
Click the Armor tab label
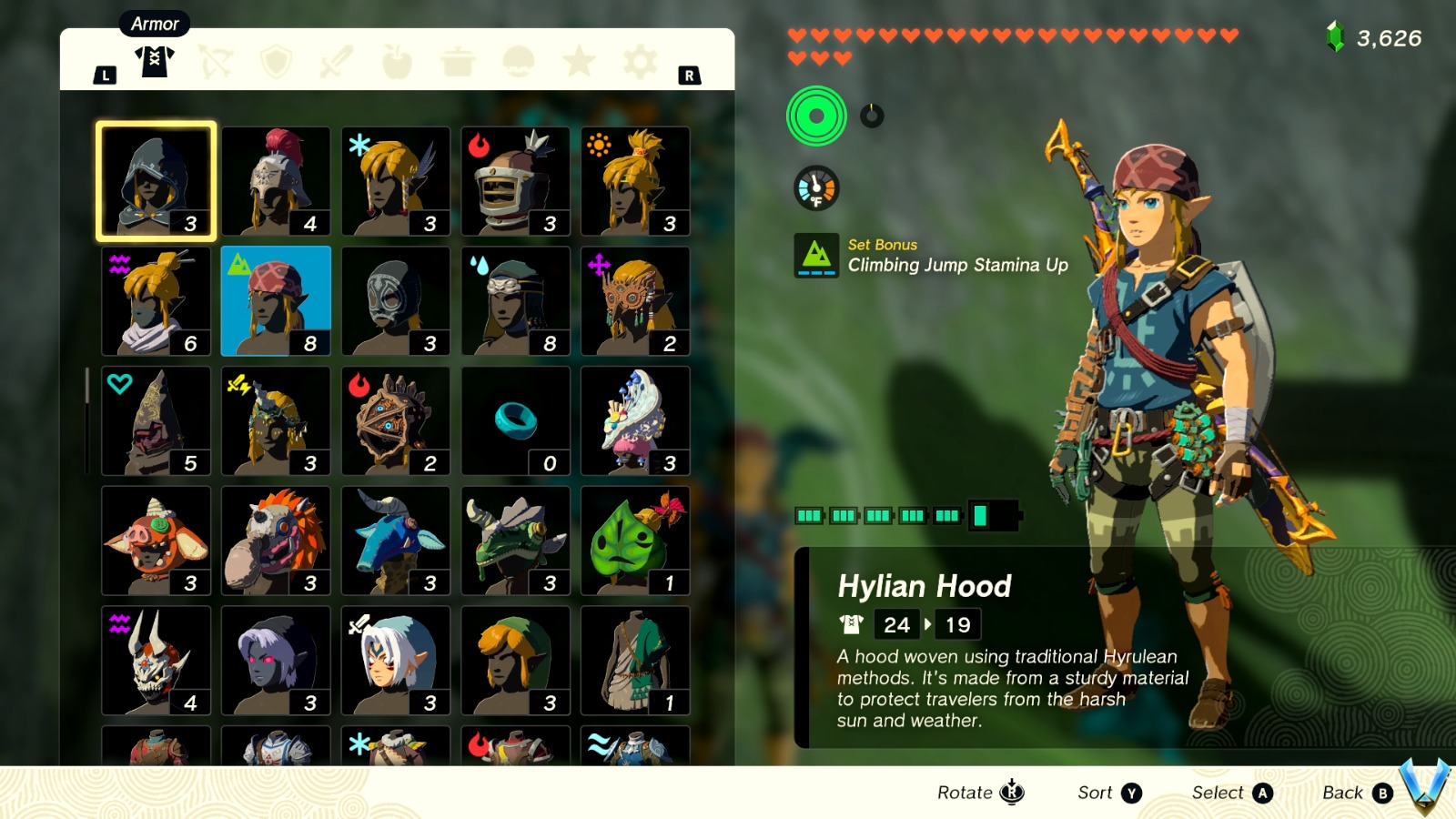[x=154, y=24]
